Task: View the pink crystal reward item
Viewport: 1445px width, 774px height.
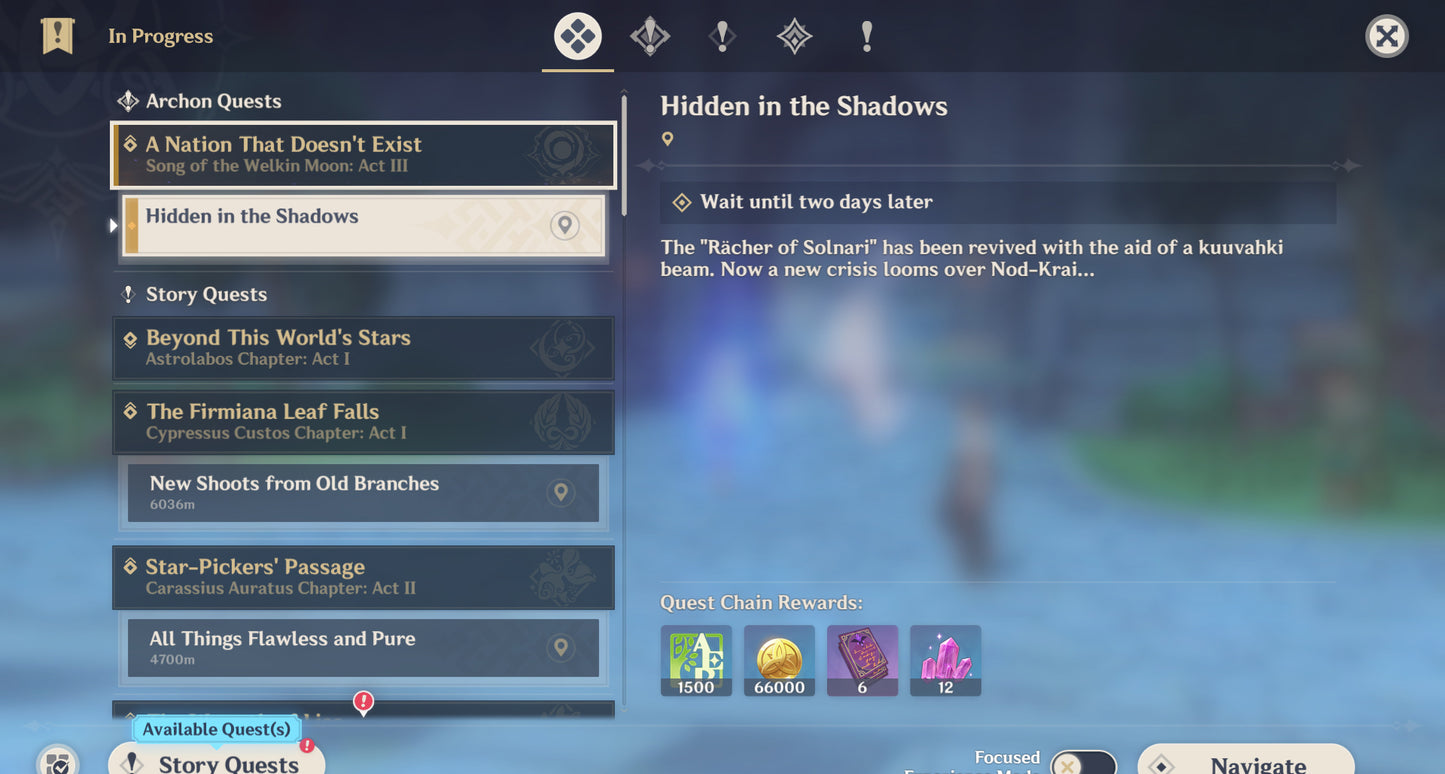Action: tap(945, 660)
